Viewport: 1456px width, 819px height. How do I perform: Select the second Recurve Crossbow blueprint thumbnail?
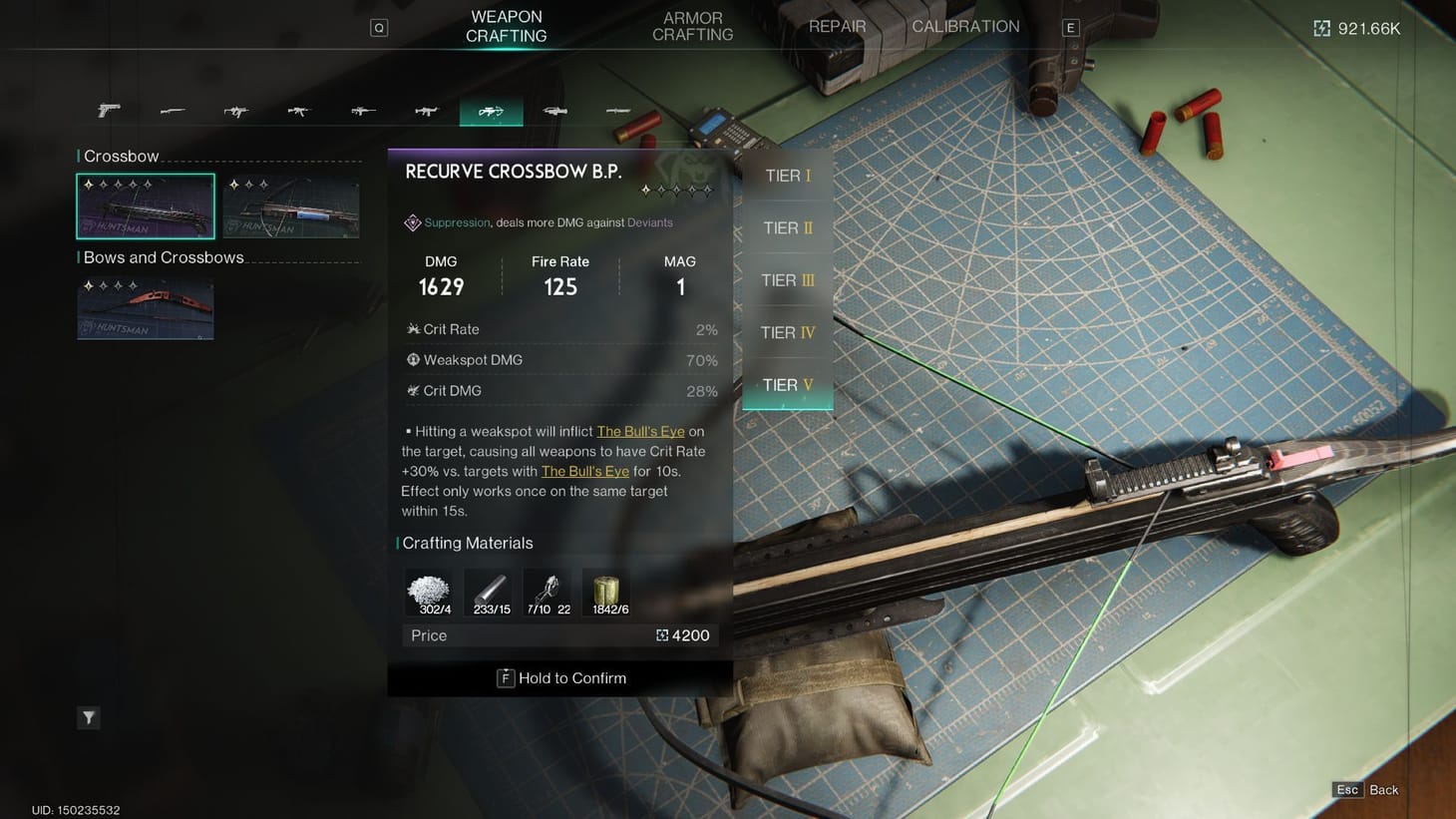point(290,205)
